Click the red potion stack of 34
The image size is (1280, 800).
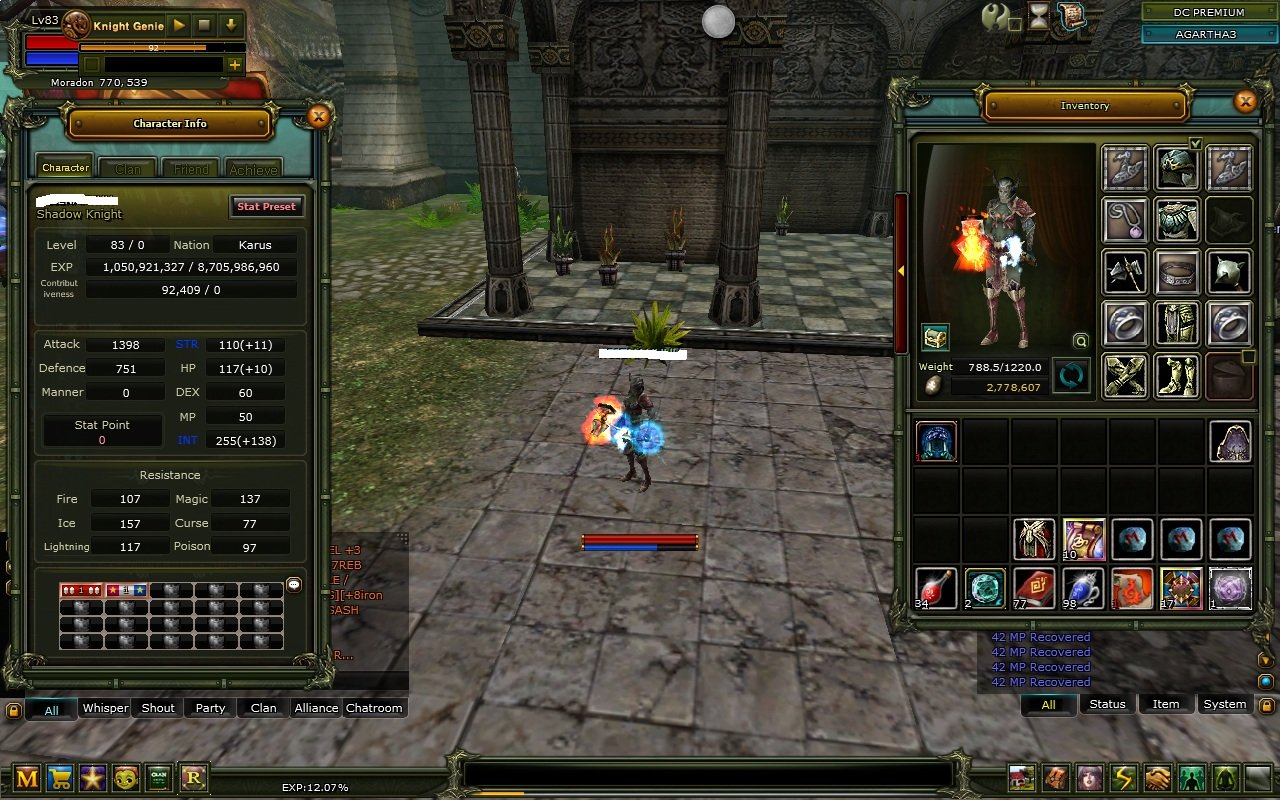tap(936, 588)
